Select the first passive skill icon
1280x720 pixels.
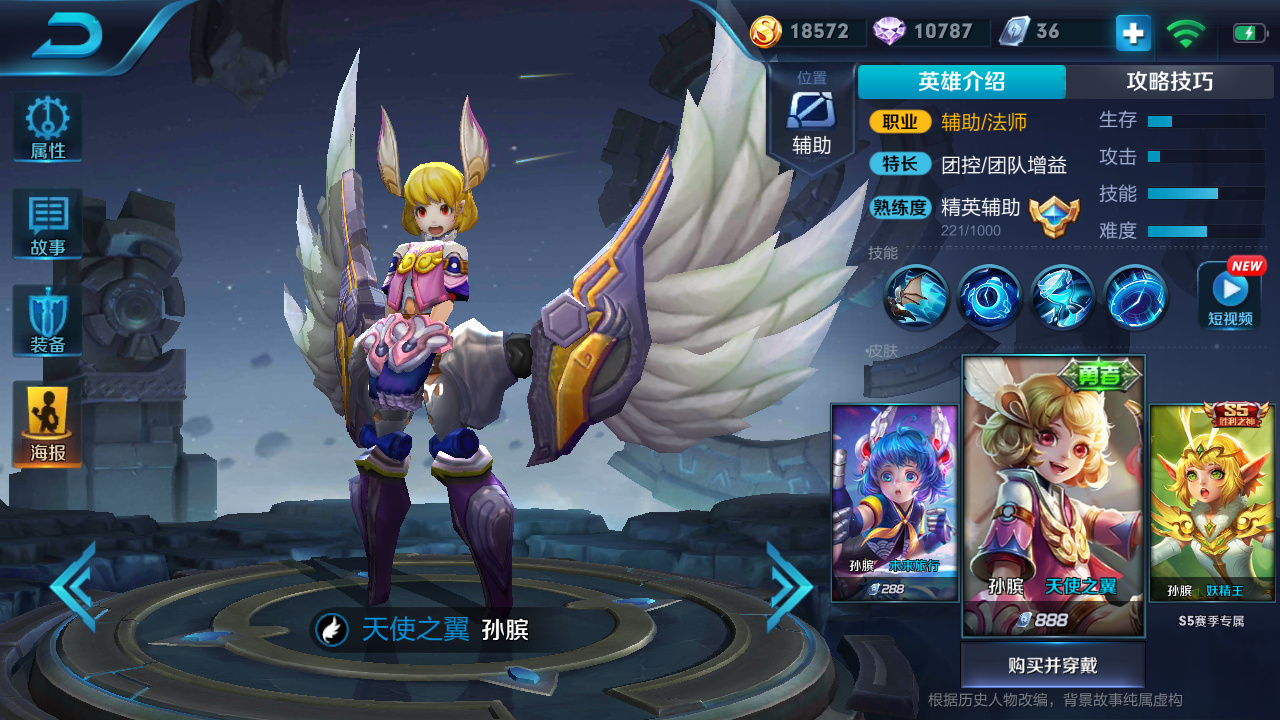coord(916,297)
